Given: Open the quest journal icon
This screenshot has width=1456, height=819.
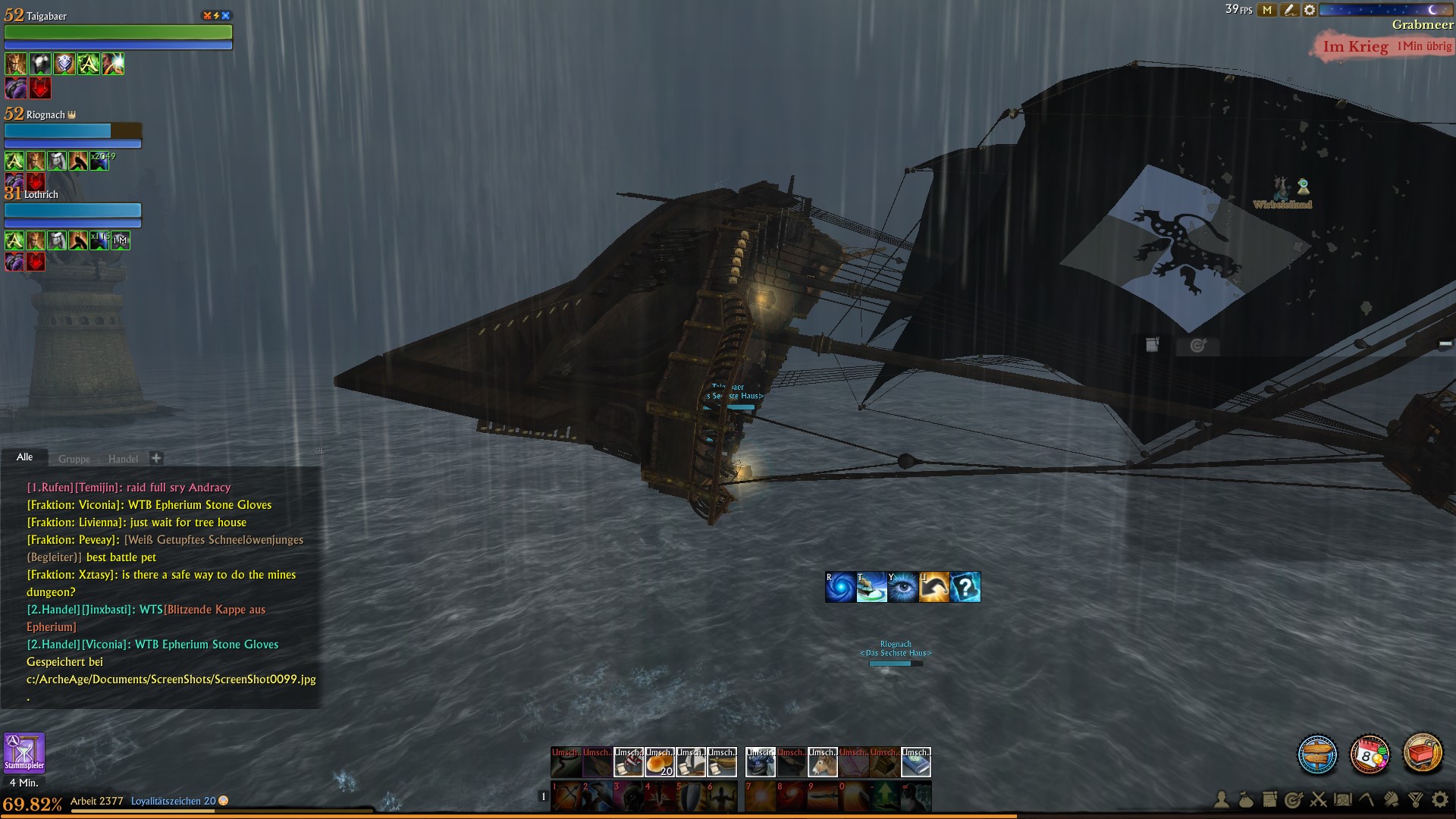Looking at the screenshot, I should pyautogui.click(x=1269, y=799).
